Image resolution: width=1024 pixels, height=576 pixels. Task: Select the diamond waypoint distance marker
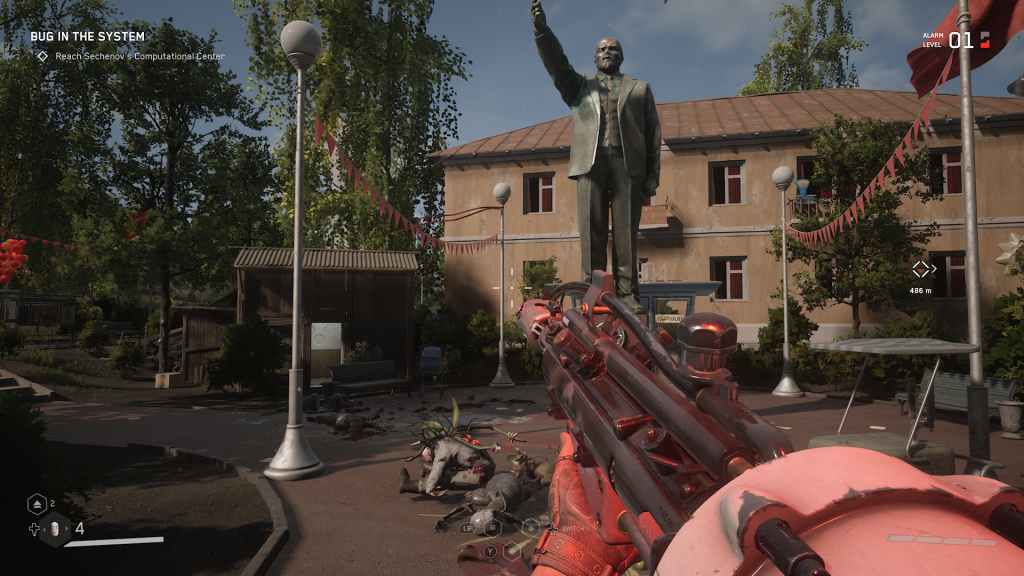[x=922, y=268]
